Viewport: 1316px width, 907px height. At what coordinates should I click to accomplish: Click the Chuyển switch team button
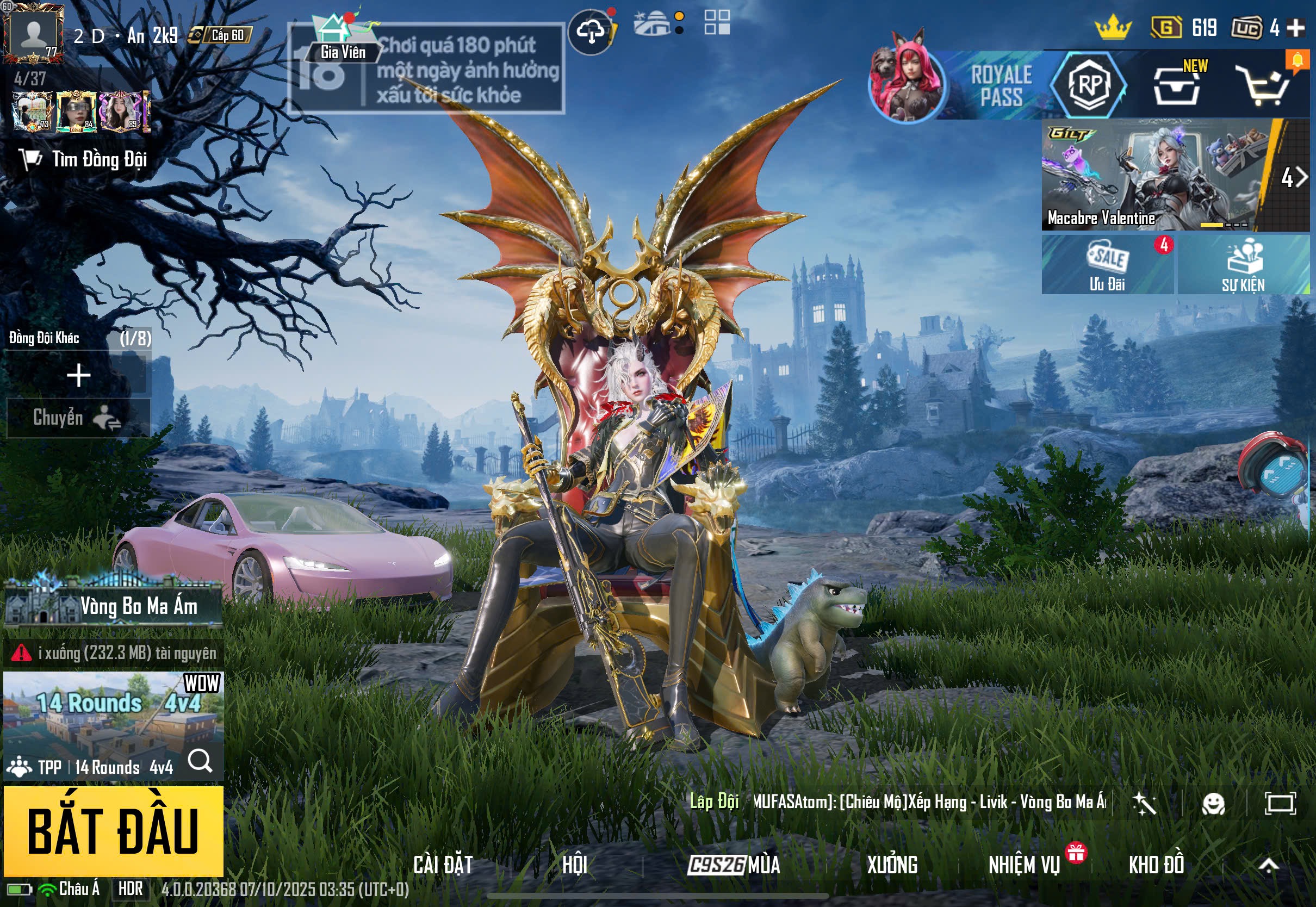click(x=77, y=418)
